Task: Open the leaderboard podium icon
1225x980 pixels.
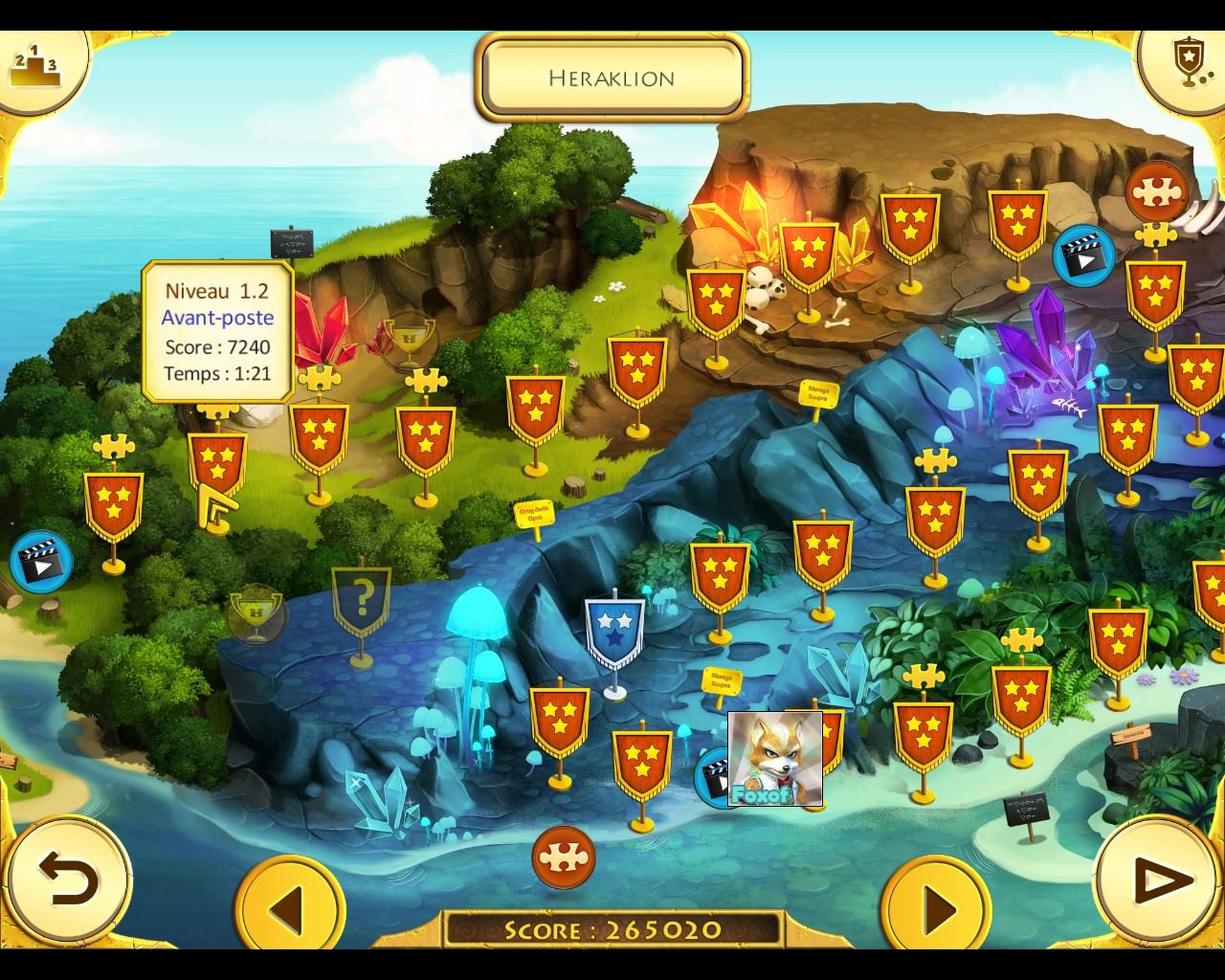Action: [x=34, y=65]
